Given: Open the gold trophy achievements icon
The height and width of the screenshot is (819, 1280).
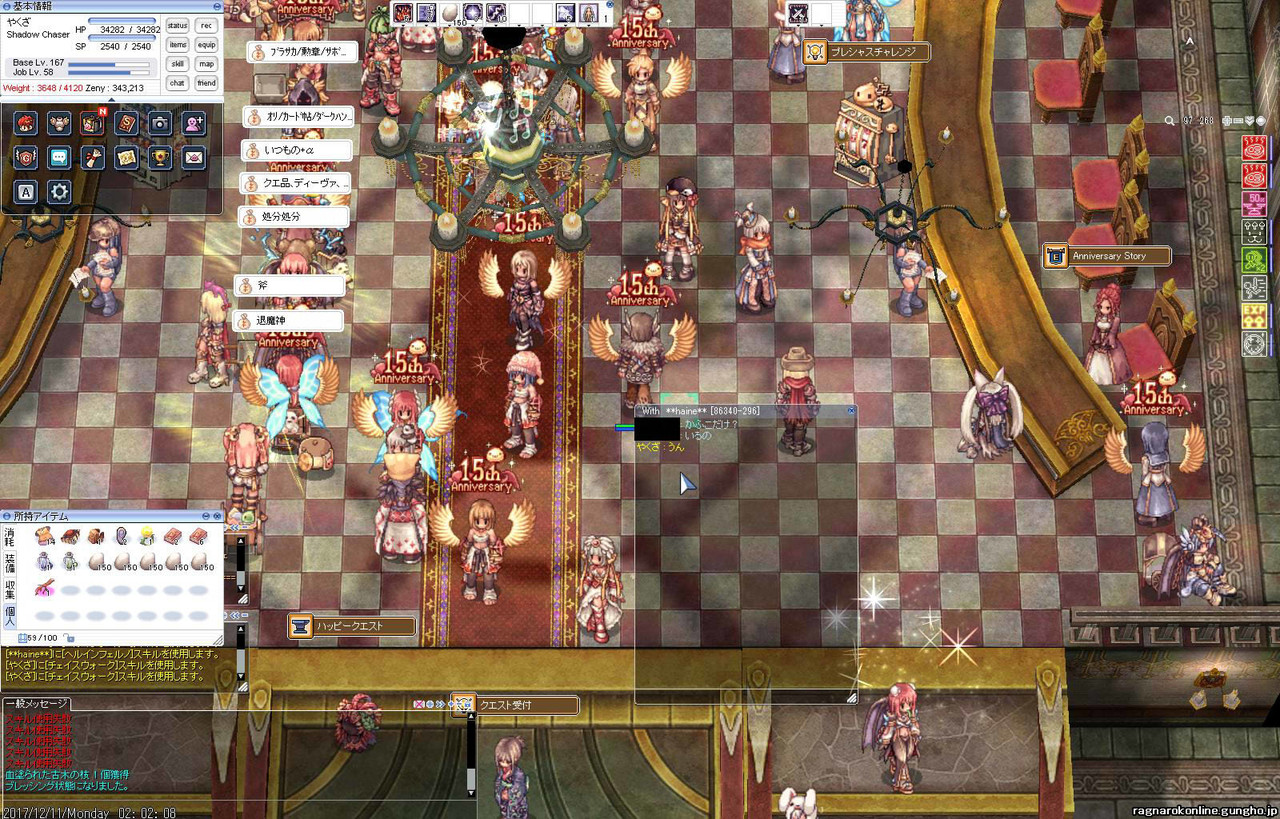Looking at the screenshot, I should click(x=160, y=157).
